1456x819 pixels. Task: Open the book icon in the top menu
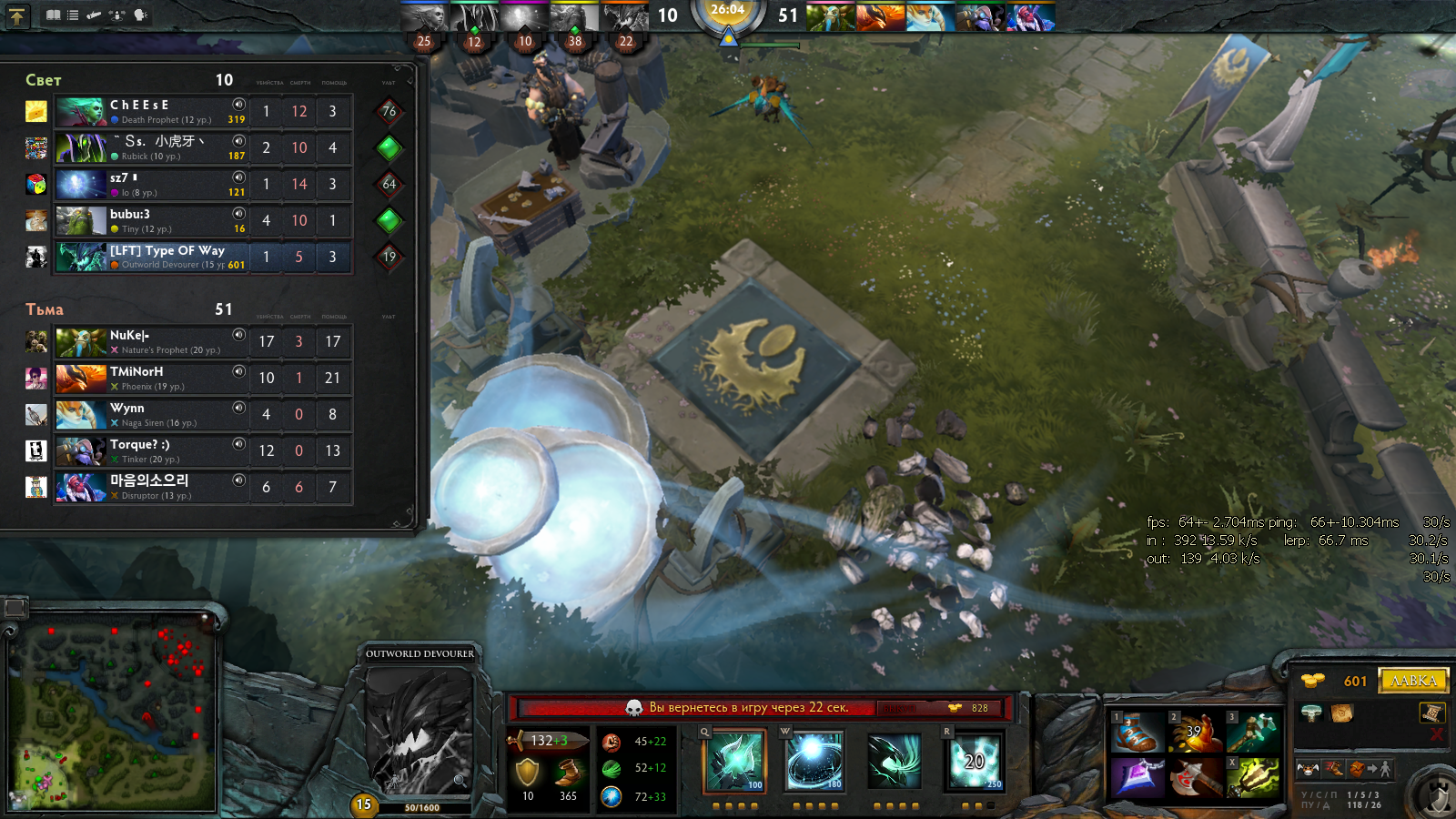click(54, 15)
